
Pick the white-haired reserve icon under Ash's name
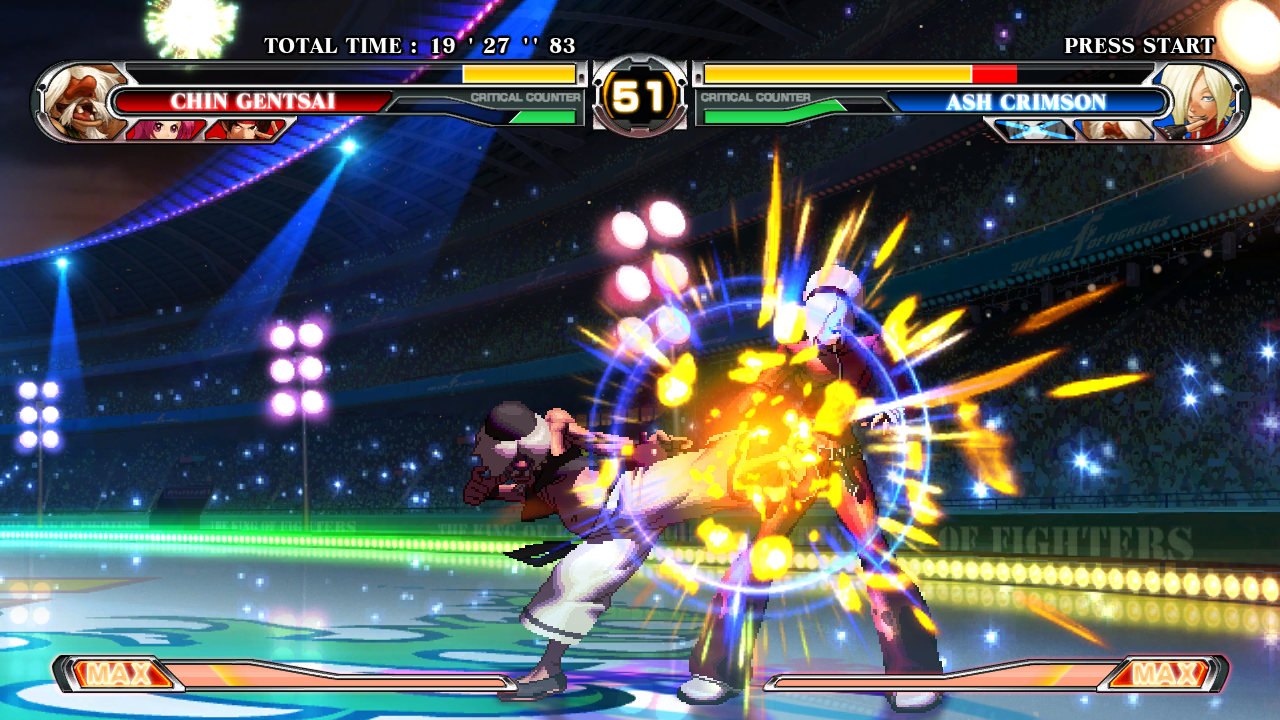click(1113, 130)
